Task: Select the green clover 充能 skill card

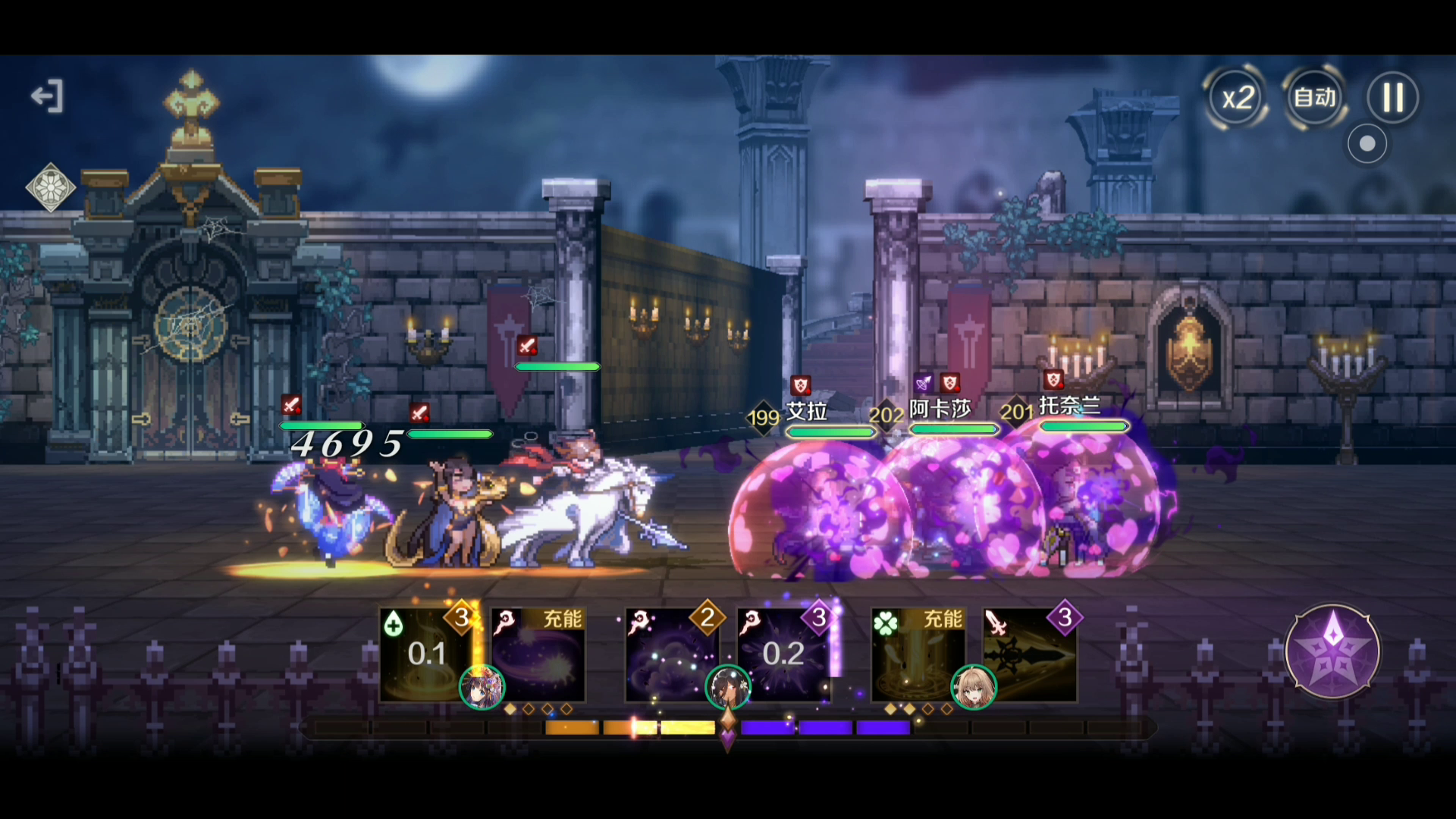Action: (x=918, y=654)
